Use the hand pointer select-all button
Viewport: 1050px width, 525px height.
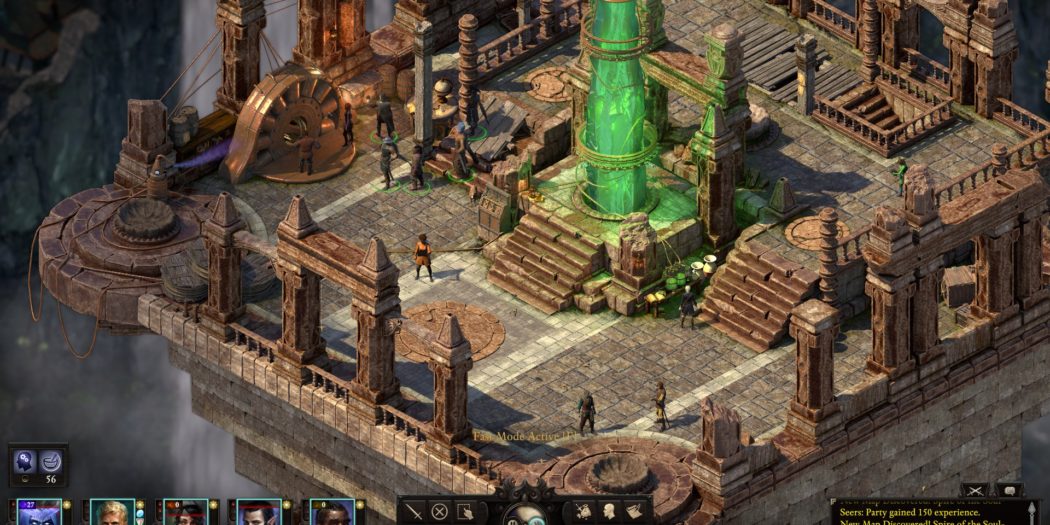(465, 511)
